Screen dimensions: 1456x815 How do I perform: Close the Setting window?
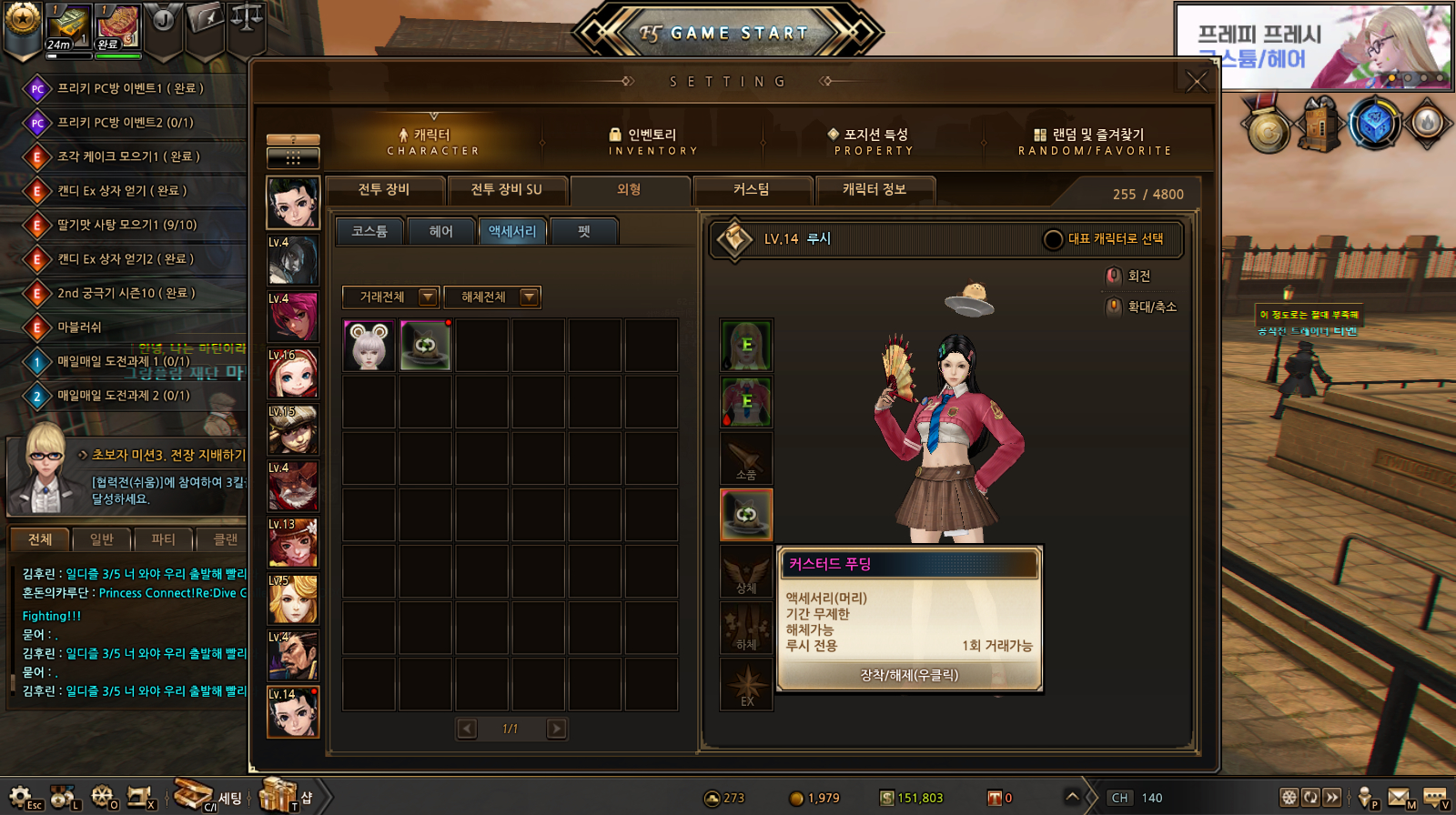1197,82
